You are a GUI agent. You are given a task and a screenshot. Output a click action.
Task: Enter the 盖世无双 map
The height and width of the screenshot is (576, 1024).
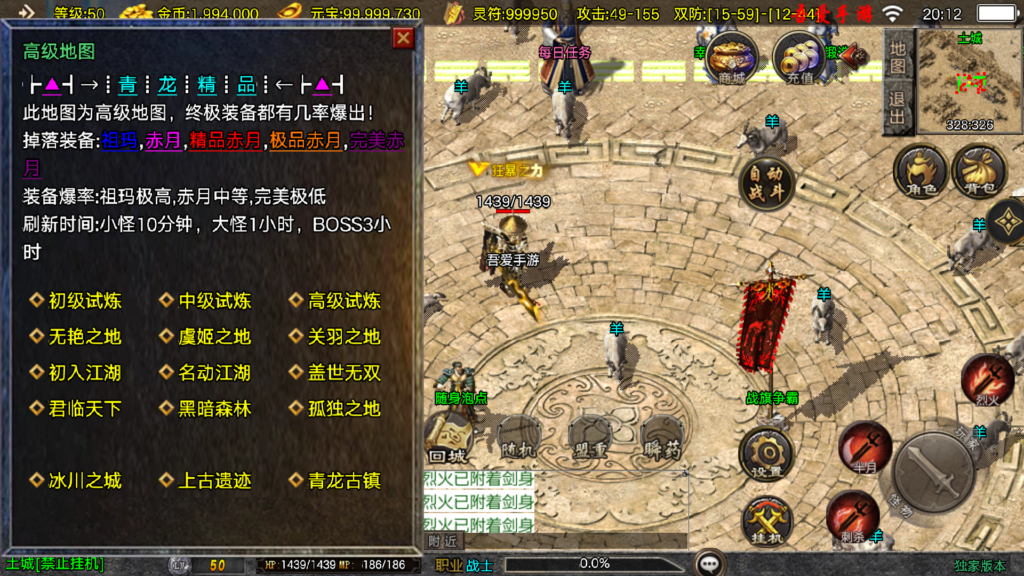pos(345,373)
